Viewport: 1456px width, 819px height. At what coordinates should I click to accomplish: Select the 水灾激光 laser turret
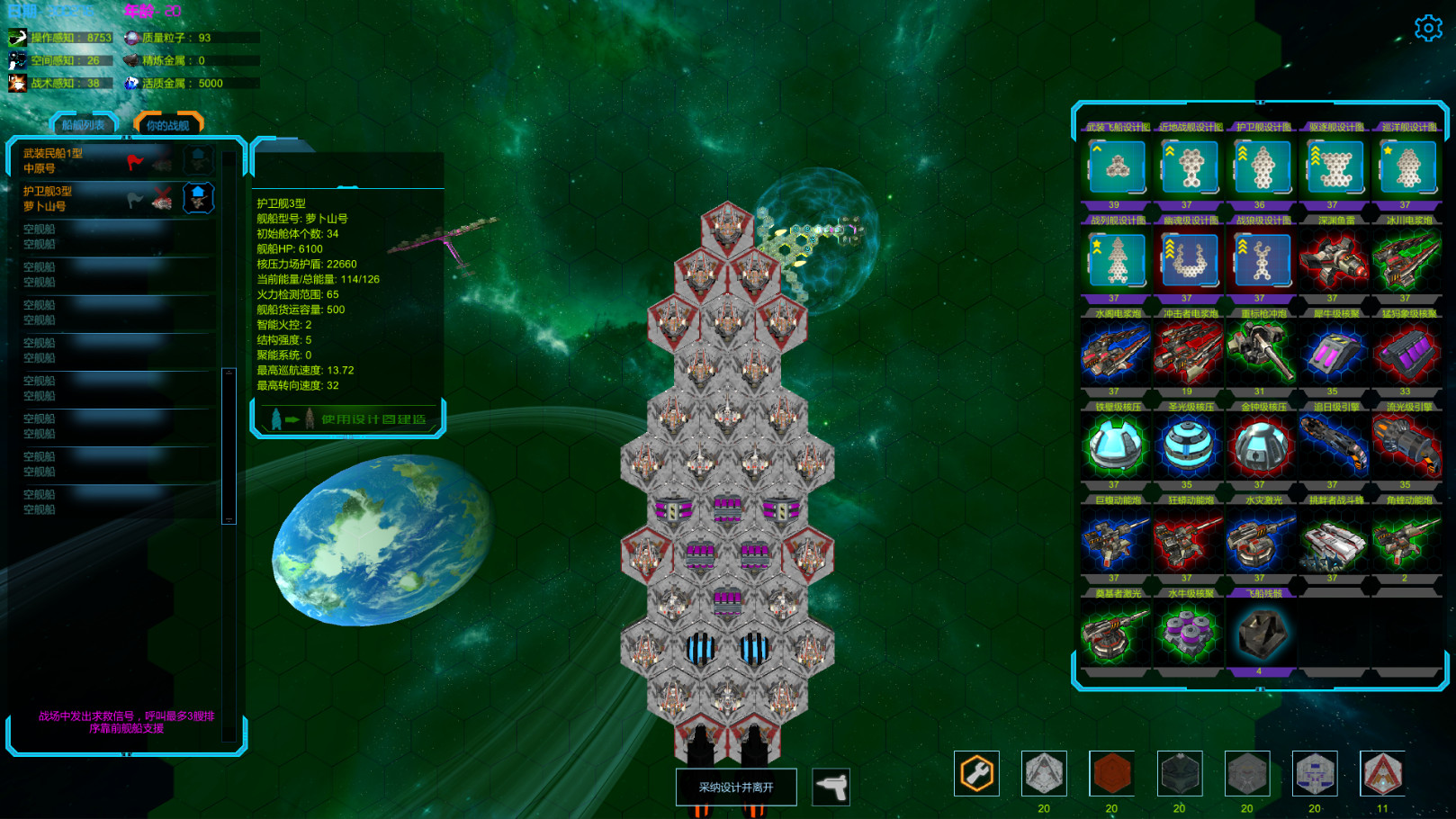[1262, 540]
